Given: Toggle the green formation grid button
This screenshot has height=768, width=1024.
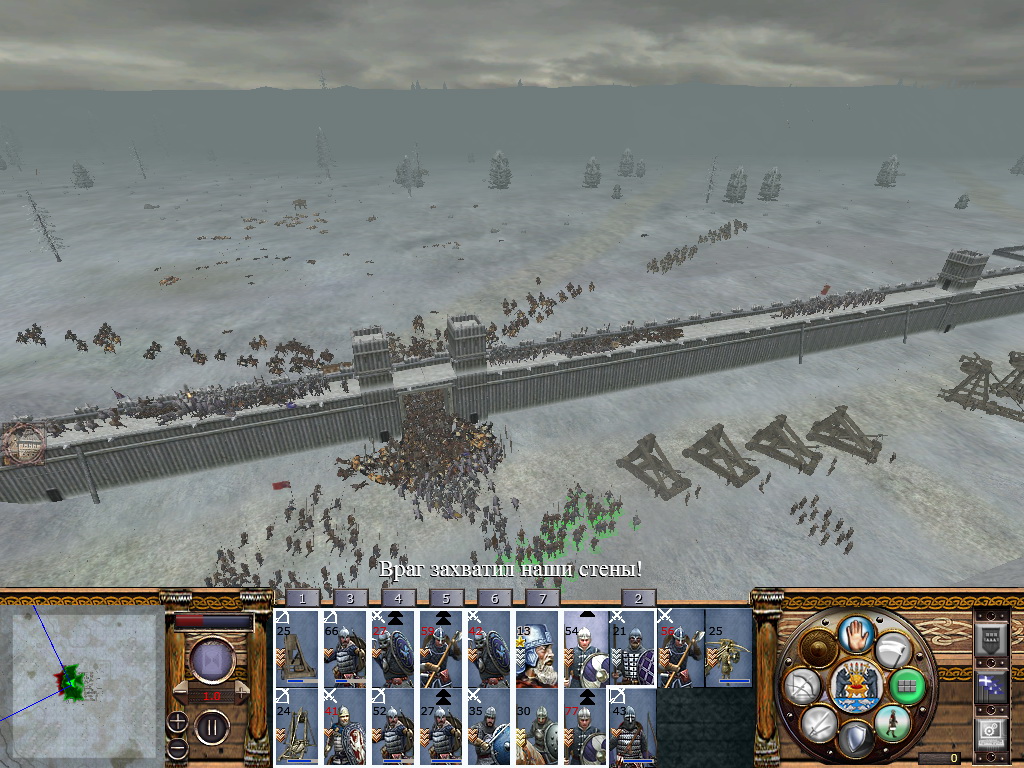Looking at the screenshot, I should point(907,686).
